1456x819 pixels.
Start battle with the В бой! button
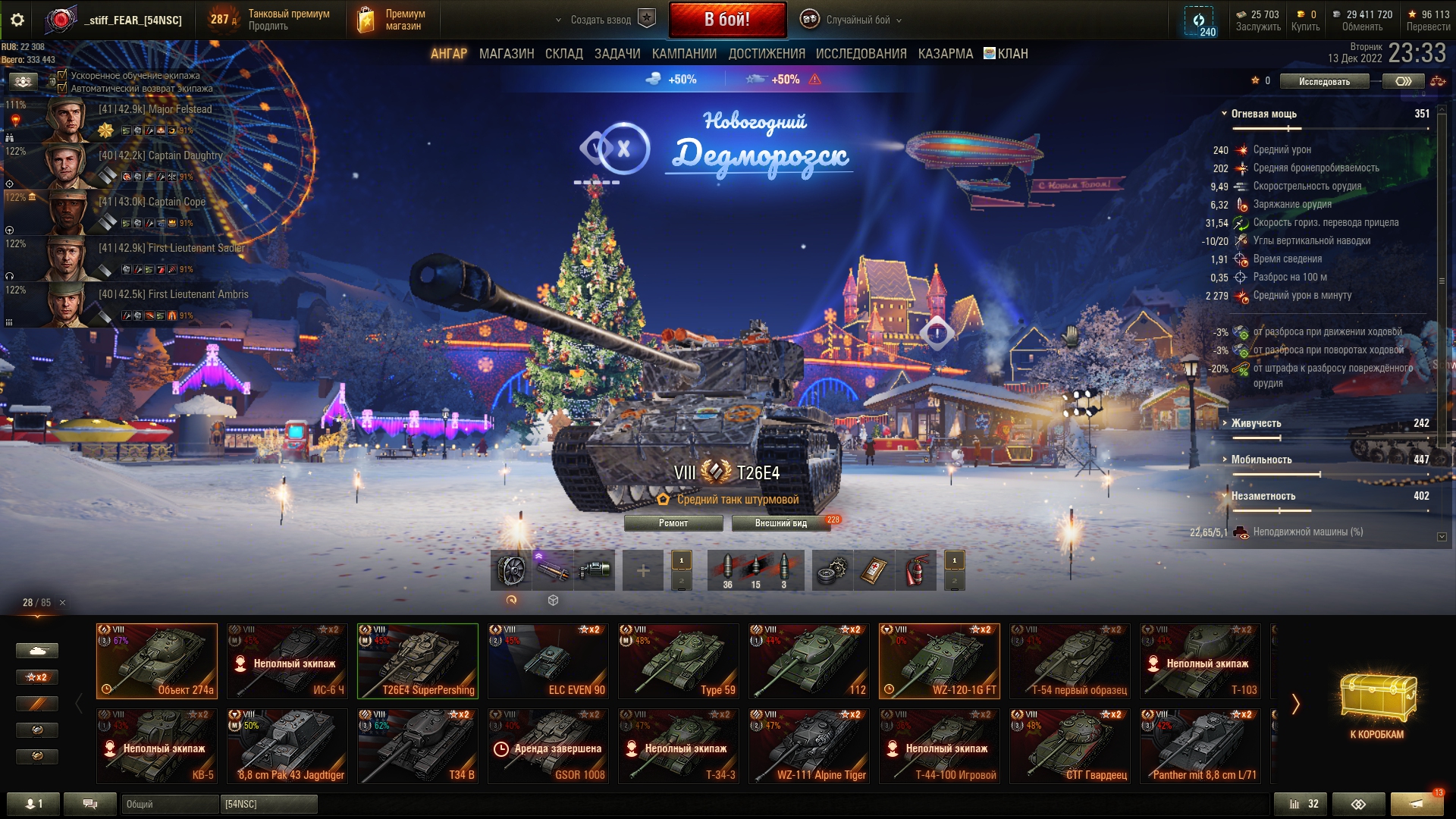pyautogui.click(x=727, y=20)
